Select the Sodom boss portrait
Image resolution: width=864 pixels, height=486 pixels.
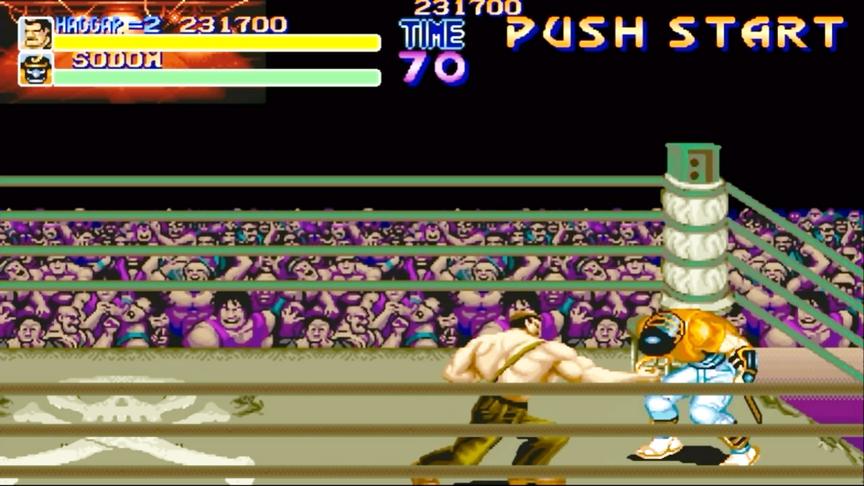pyautogui.click(x=35, y=69)
